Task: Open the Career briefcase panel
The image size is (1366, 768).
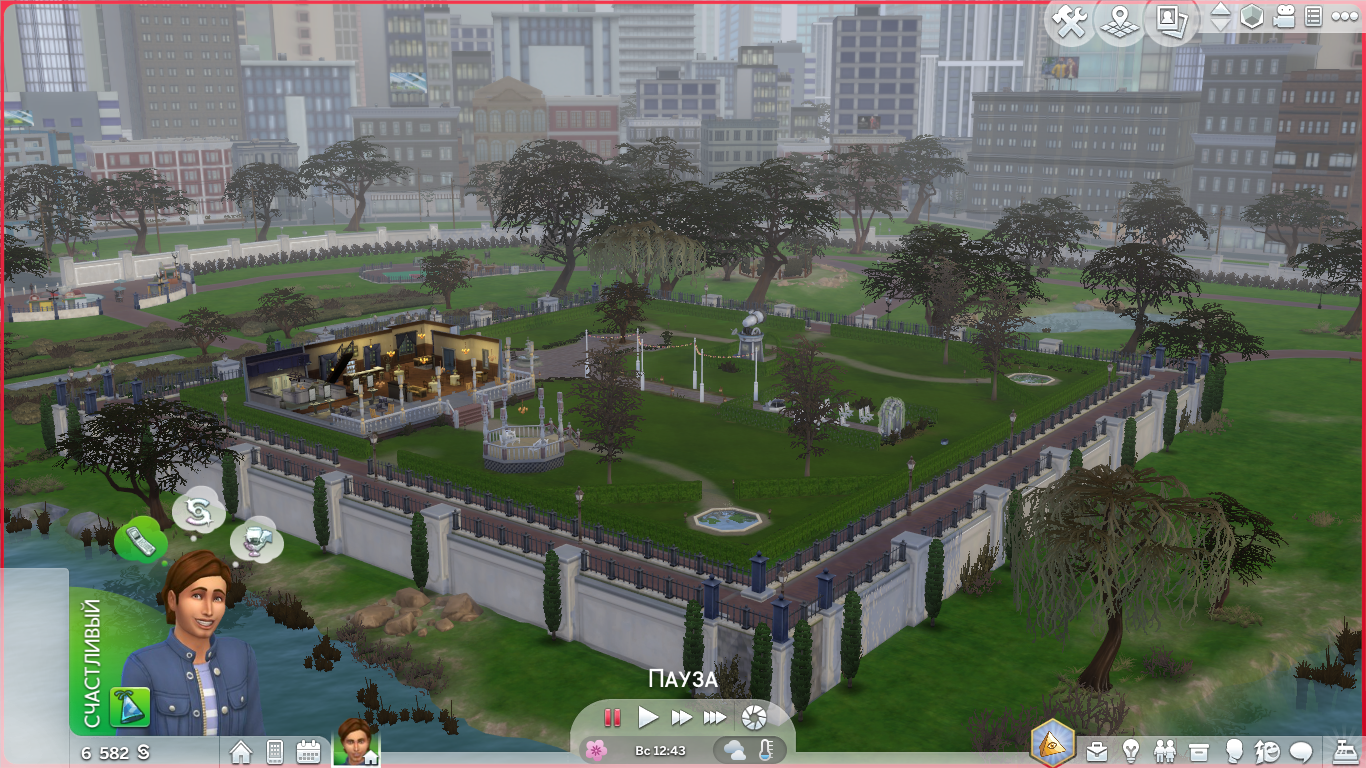Action: point(1098,750)
